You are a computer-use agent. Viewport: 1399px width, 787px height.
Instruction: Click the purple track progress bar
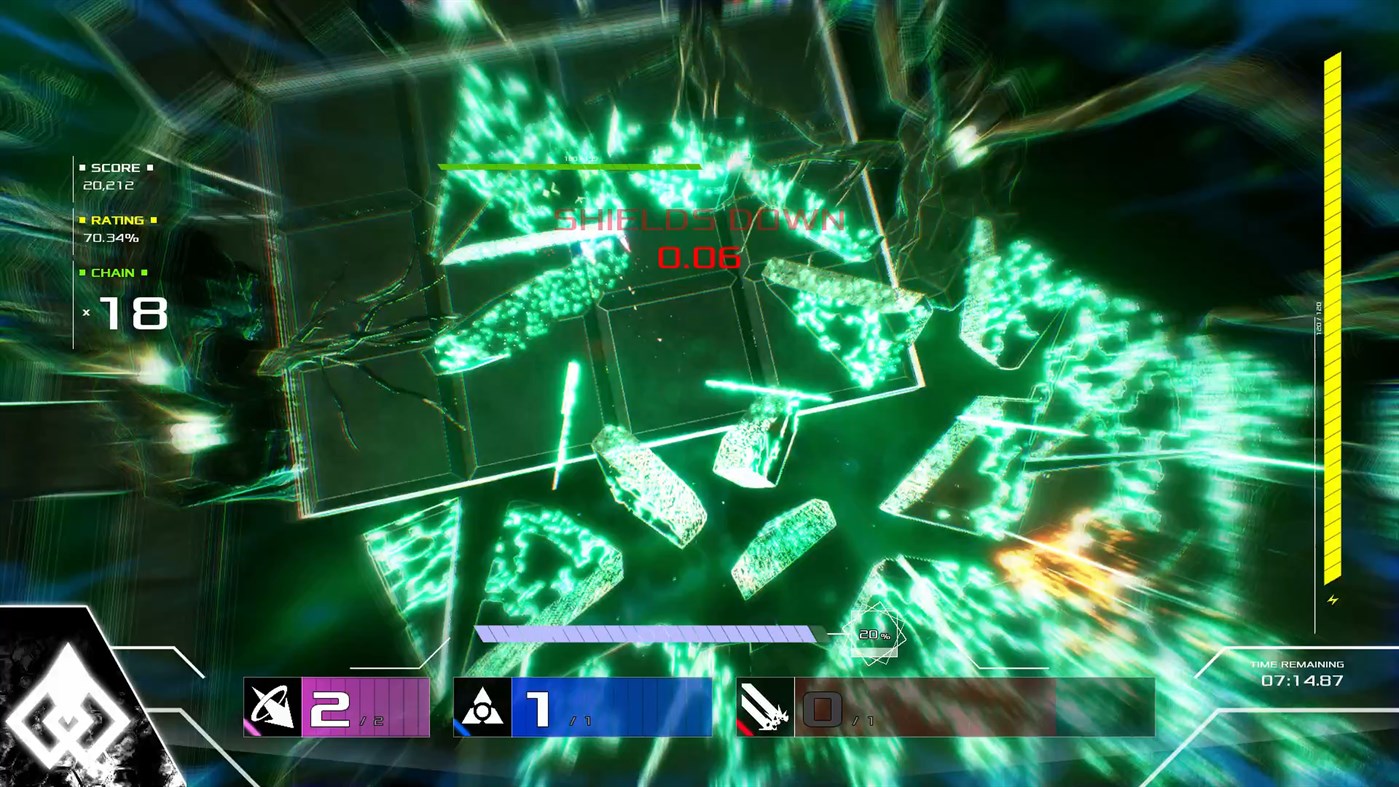coord(650,631)
